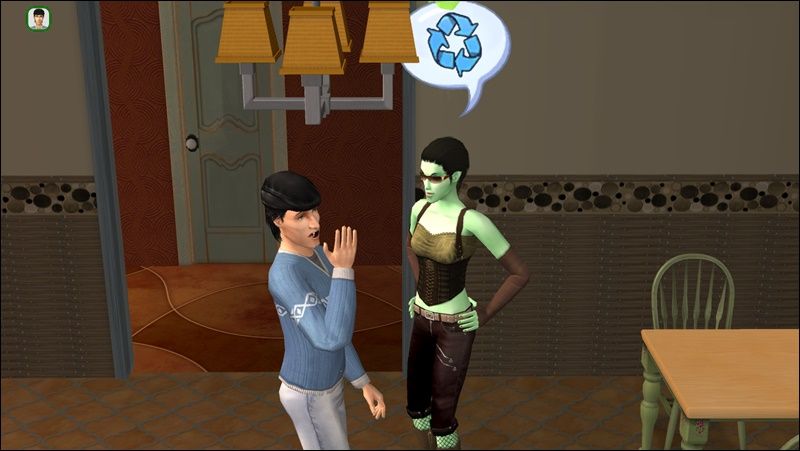Image resolution: width=800 pixels, height=451 pixels.
Task: Click the Sim portrait icon
Action: pos(39,19)
